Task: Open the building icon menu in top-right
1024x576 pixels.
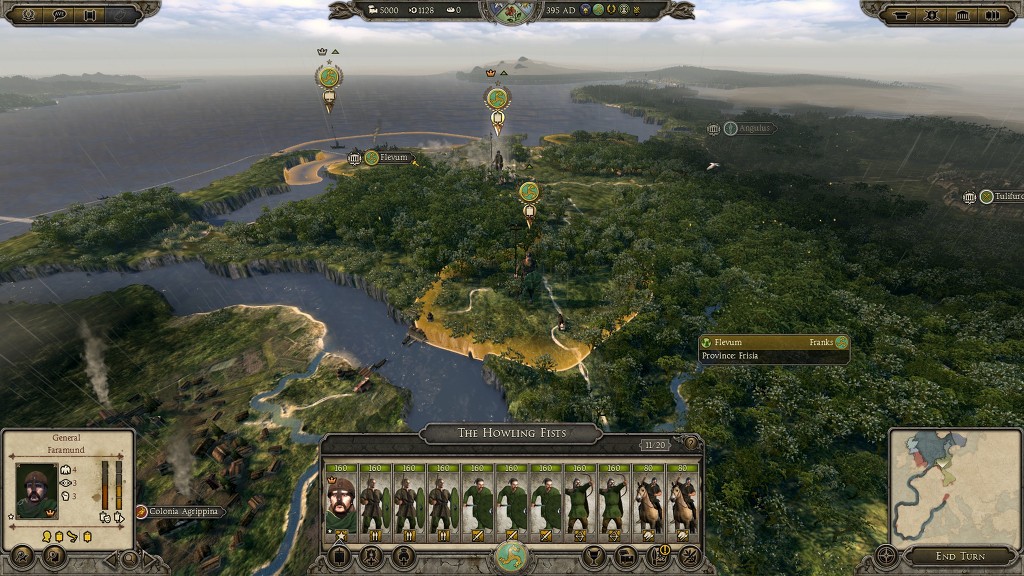Action: point(962,14)
